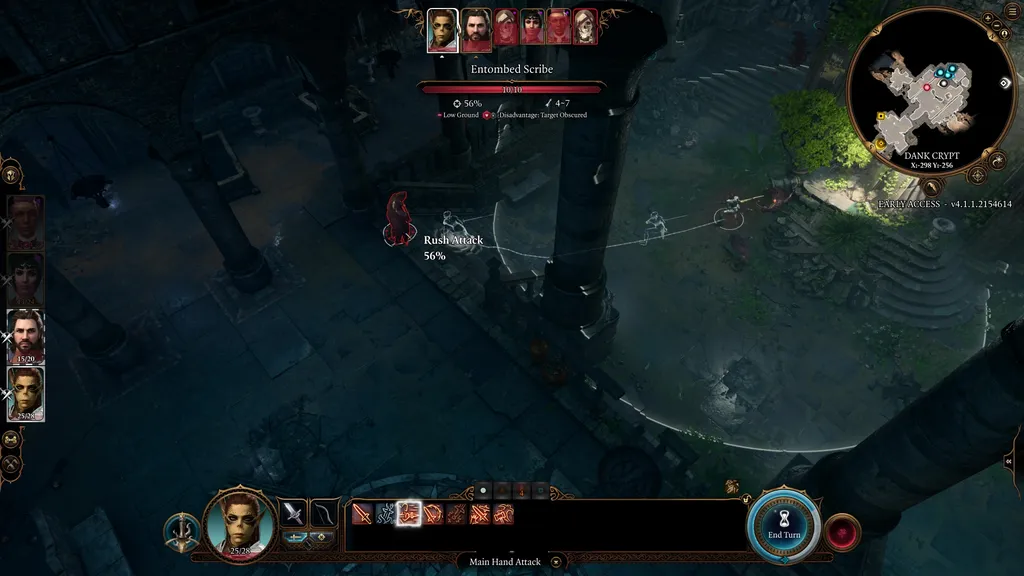Image resolution: width=1024 pixels, height=576 pixels.
Task: Click the compass icon below the minimap
Action: (x=932, y=186)
